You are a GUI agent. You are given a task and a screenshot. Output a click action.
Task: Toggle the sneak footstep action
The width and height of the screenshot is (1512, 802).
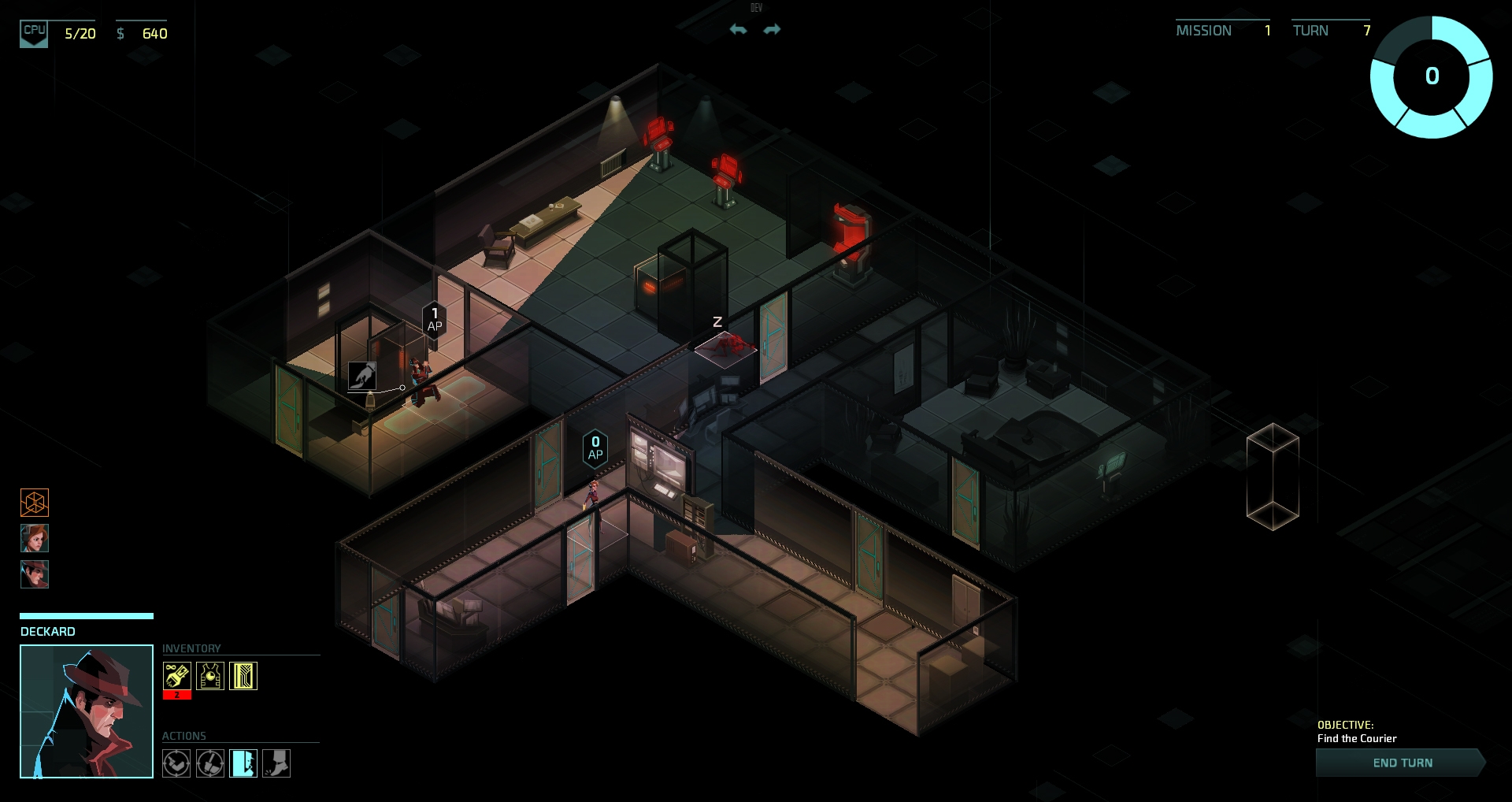276,763
